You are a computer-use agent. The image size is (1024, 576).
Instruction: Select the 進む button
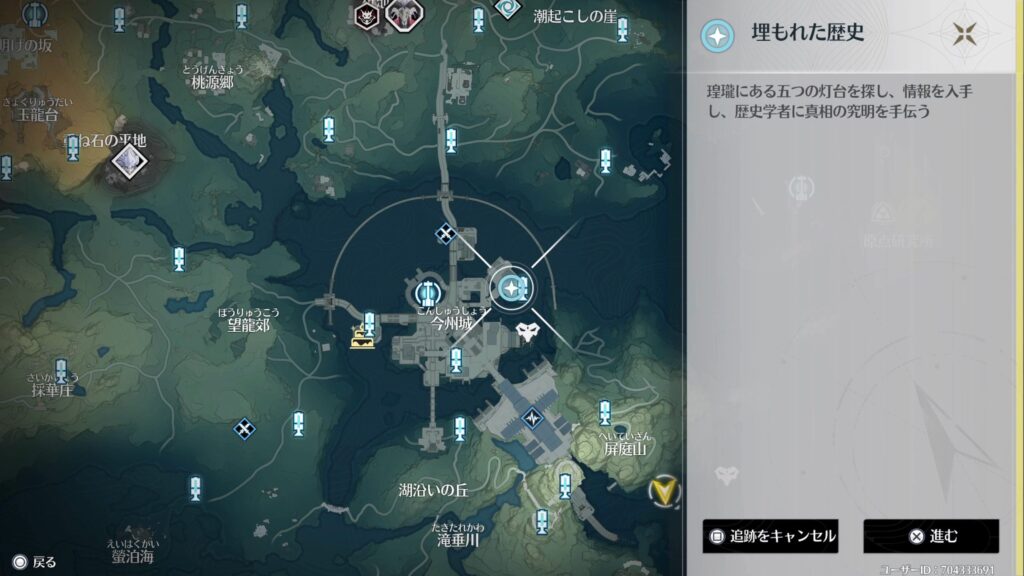coord(931,536)
